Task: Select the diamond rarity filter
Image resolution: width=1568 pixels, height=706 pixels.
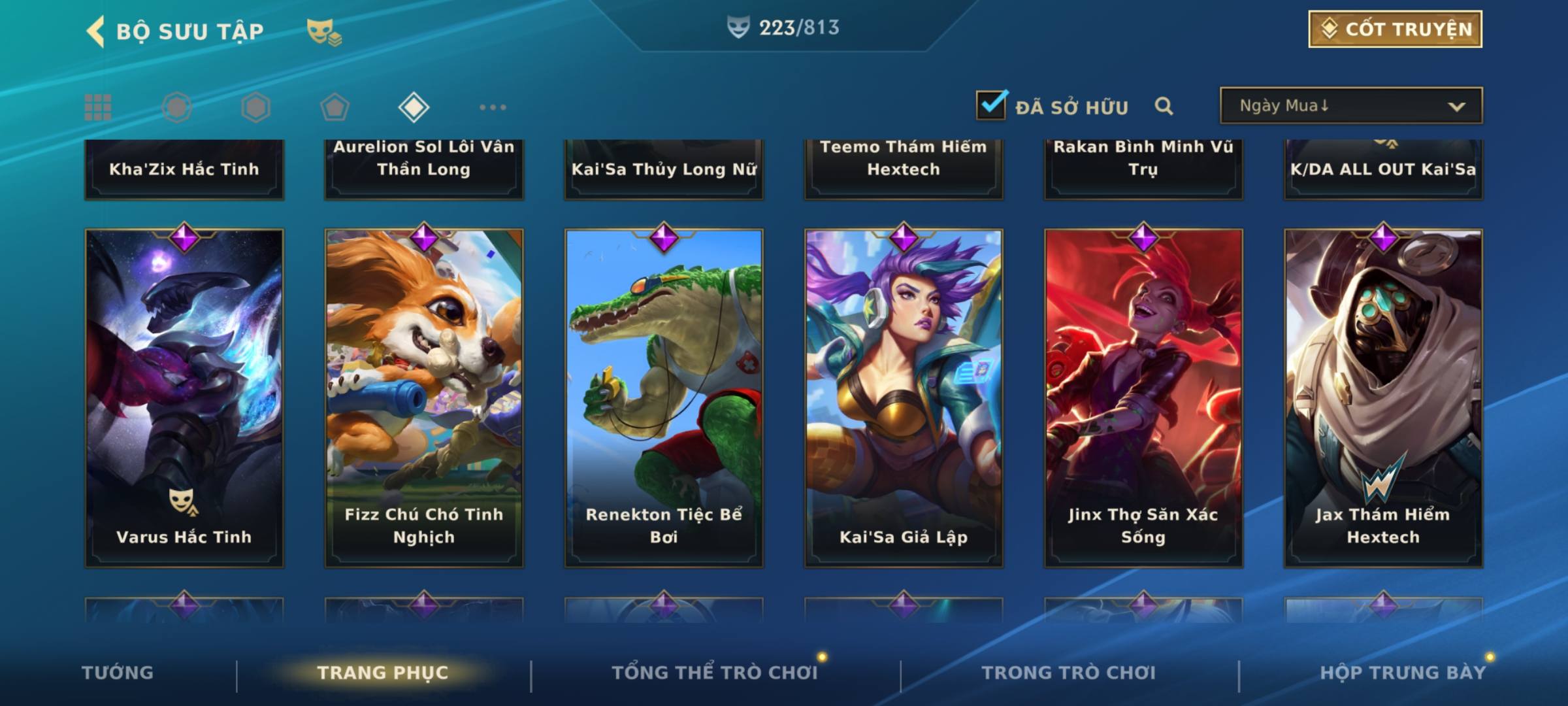Action: [x=414, y=107]
